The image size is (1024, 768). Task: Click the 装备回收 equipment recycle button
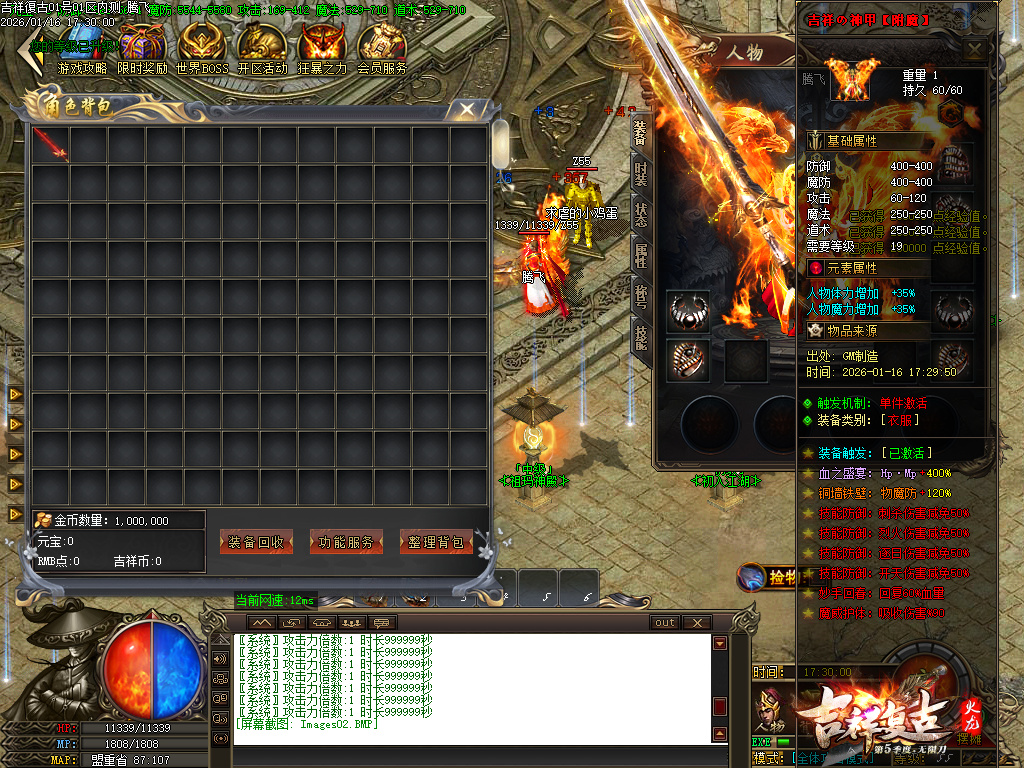tap(256, 542)
